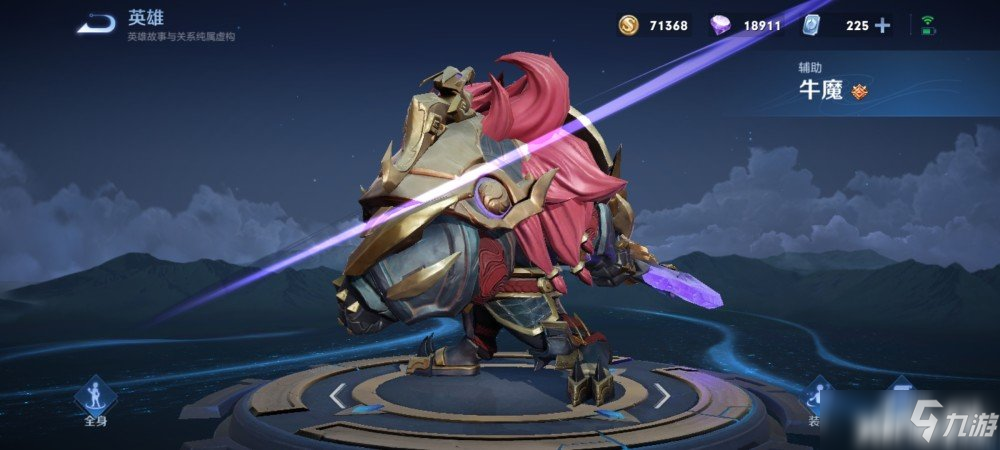The height and width of the screenshot is (450, 1000).
Task: Tap the purple diamond currency icon
Action: tap(719, 26)
